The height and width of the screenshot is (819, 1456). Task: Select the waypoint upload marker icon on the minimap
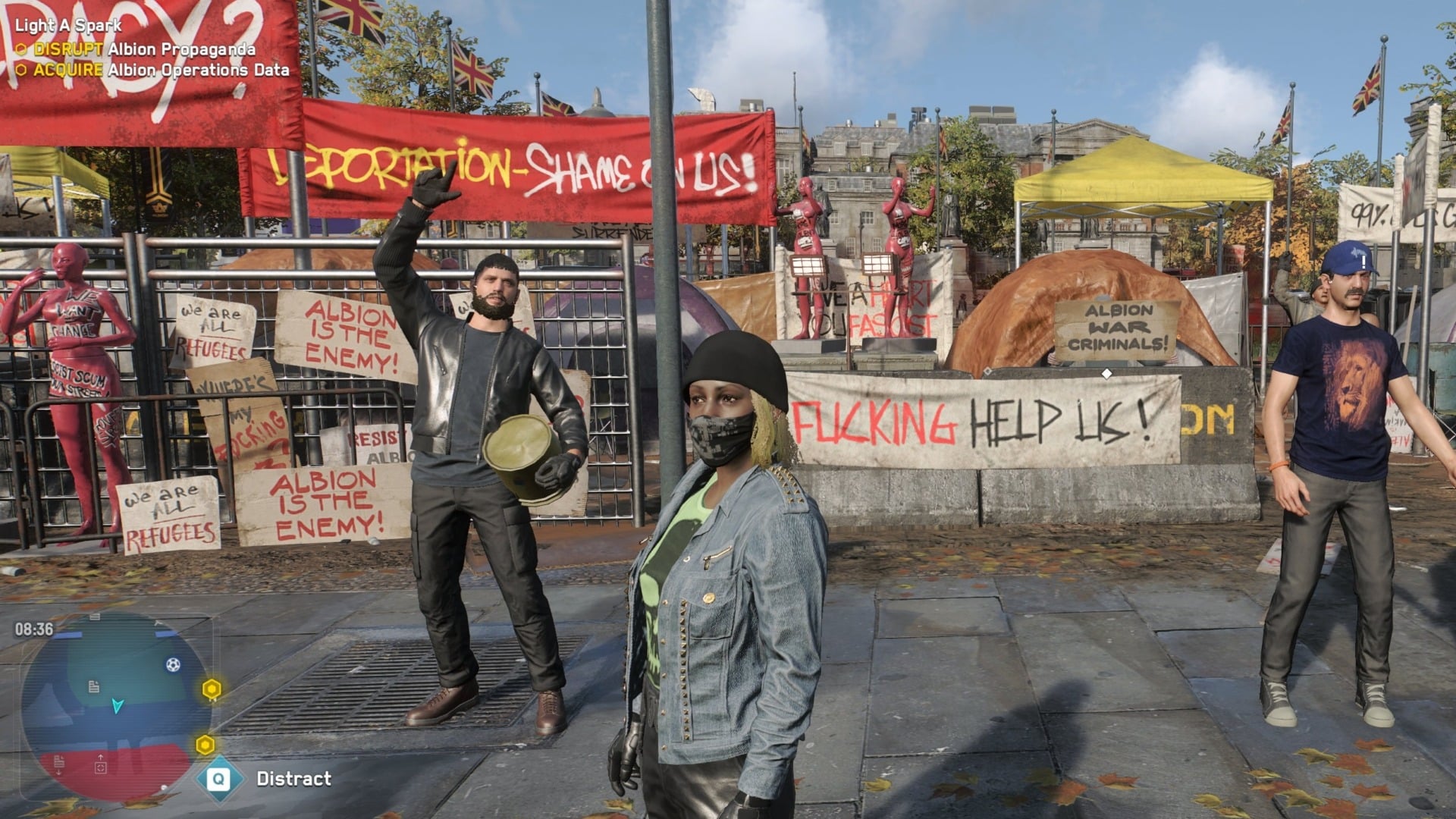(101, 764)
